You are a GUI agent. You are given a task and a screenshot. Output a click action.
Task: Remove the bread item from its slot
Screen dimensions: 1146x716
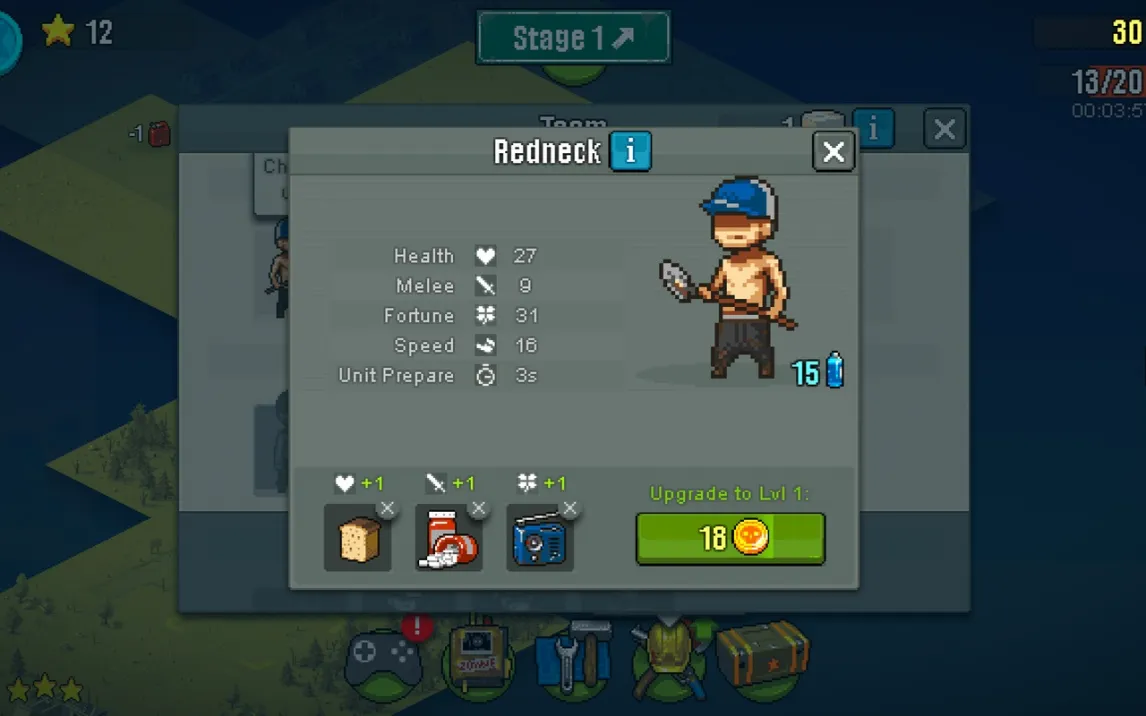(387, 509)
